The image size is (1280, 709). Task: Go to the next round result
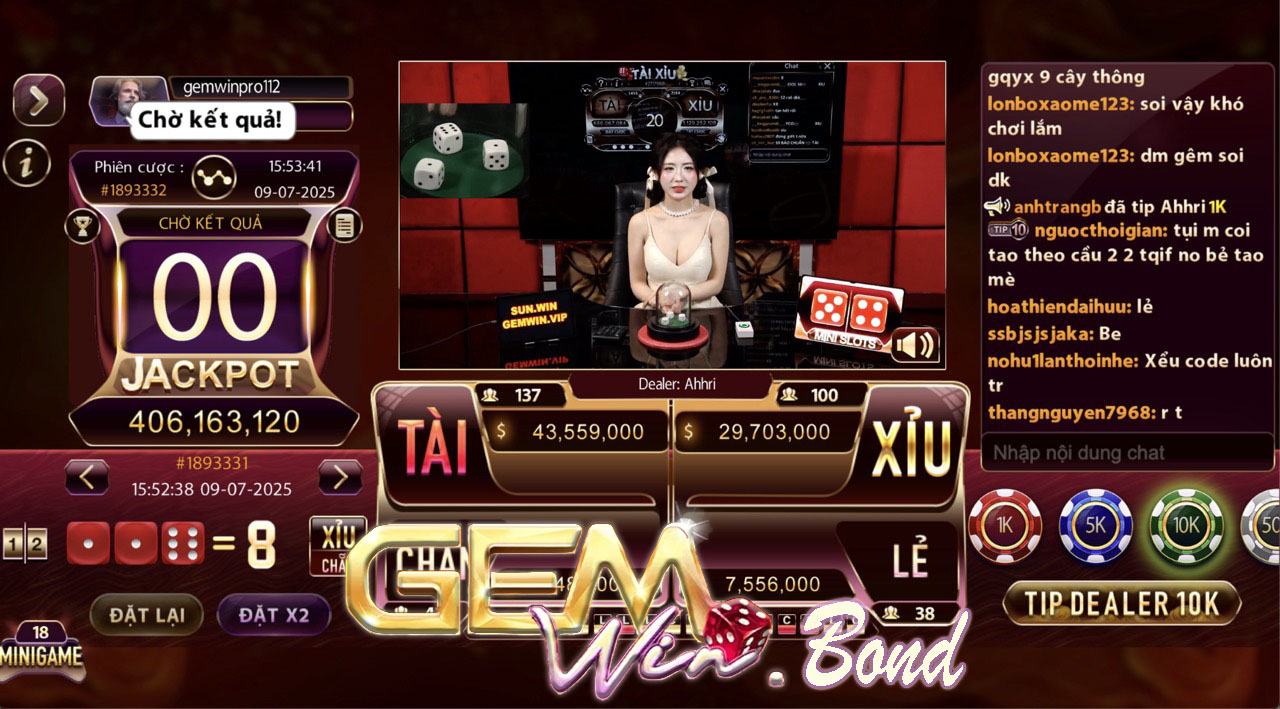[340, 477]
